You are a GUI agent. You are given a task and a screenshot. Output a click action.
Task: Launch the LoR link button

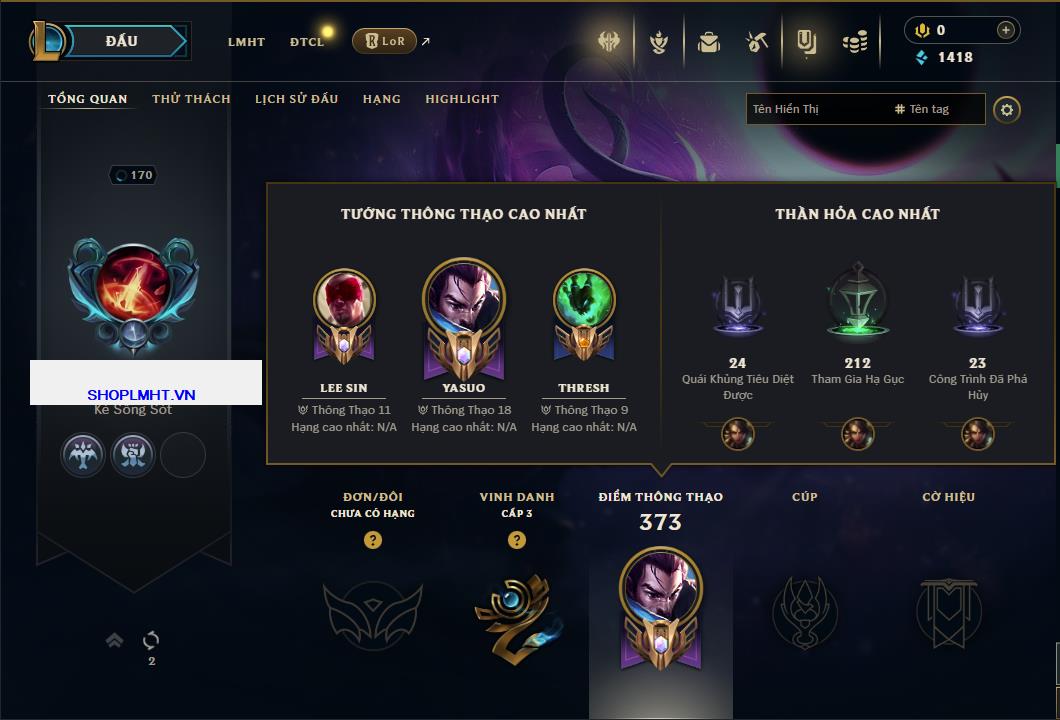pyautogui.click(x=385, y=41)
